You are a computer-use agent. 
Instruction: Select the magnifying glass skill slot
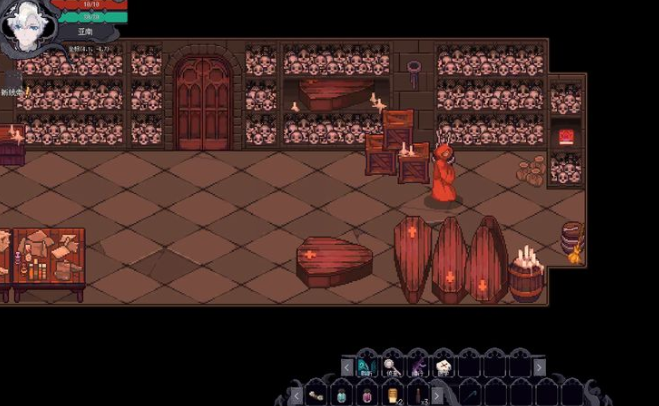point(390,367)
